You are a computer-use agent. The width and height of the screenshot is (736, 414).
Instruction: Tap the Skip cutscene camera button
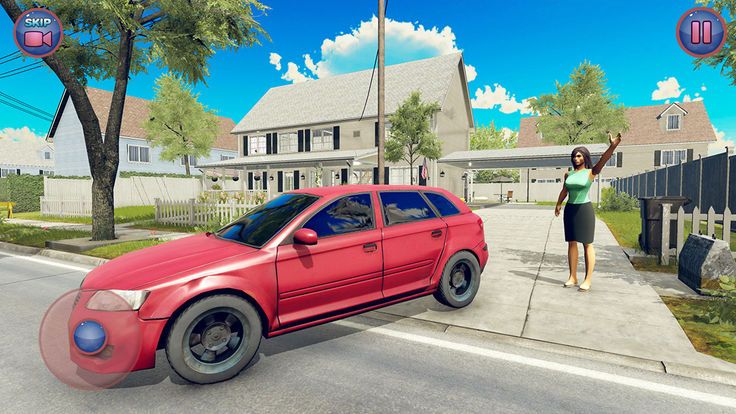click(x=38, y=32)
